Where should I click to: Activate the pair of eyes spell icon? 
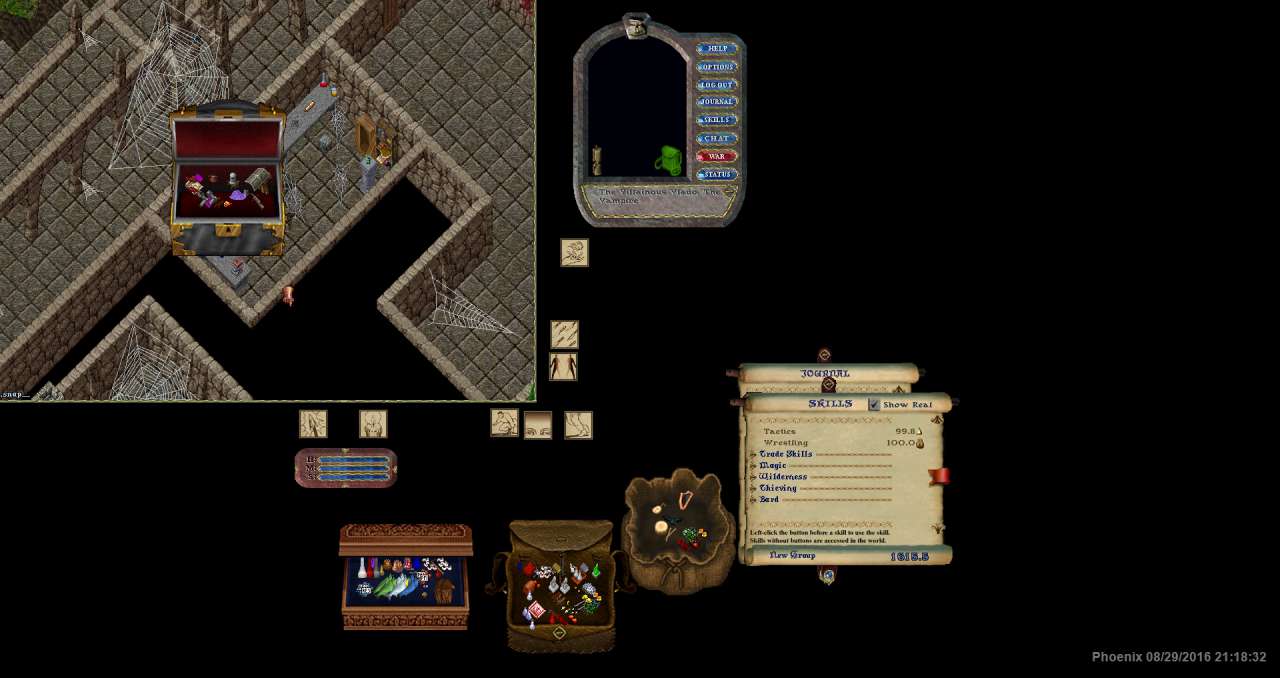[538, 426]
